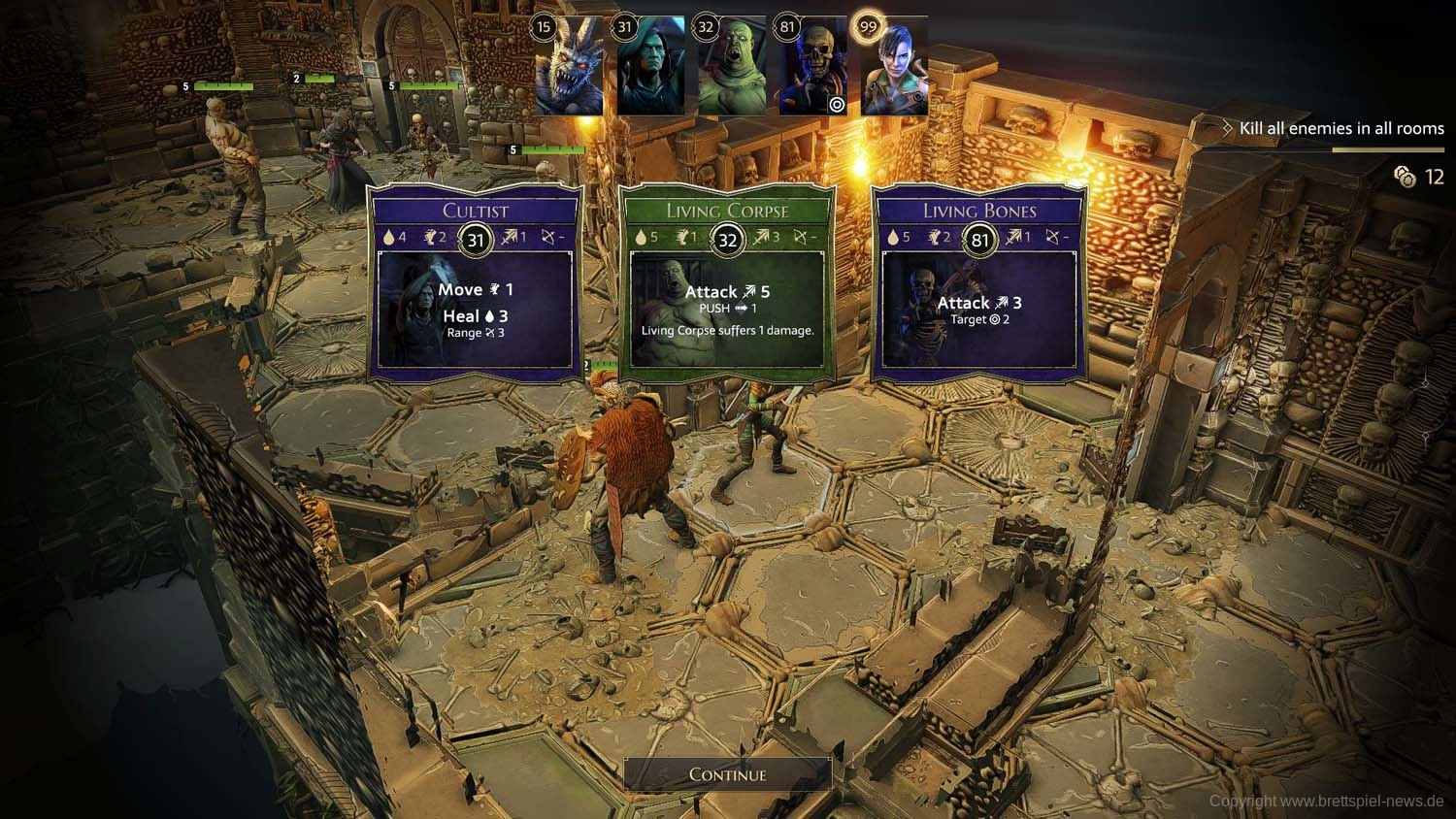Screen dimensions: 1456x819
Task: Click the initiative 32 Living Corpse portrait
Action: tap(732, 66)
